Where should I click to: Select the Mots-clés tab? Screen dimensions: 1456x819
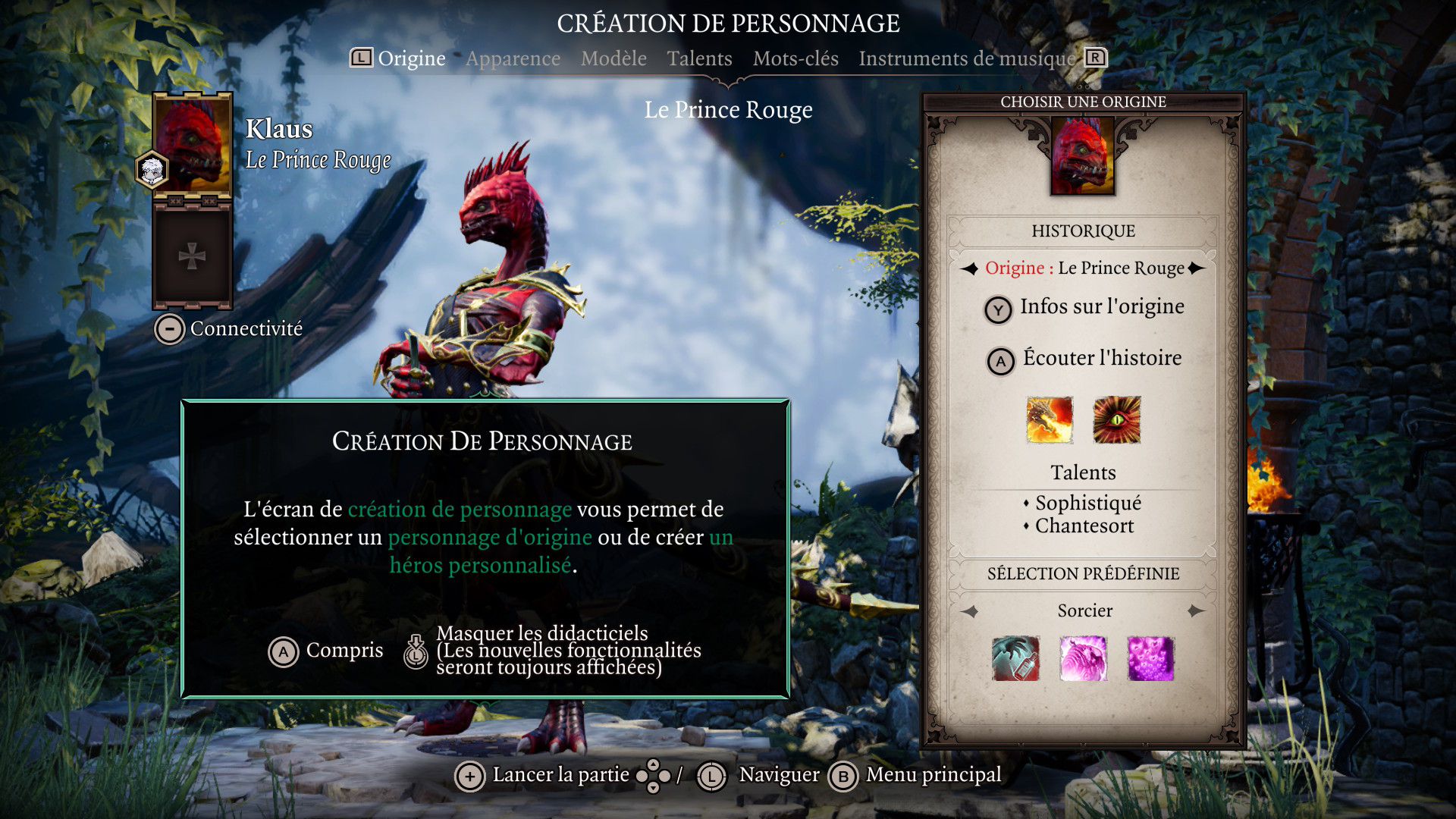pyautogui.click(x=795, y=58)
